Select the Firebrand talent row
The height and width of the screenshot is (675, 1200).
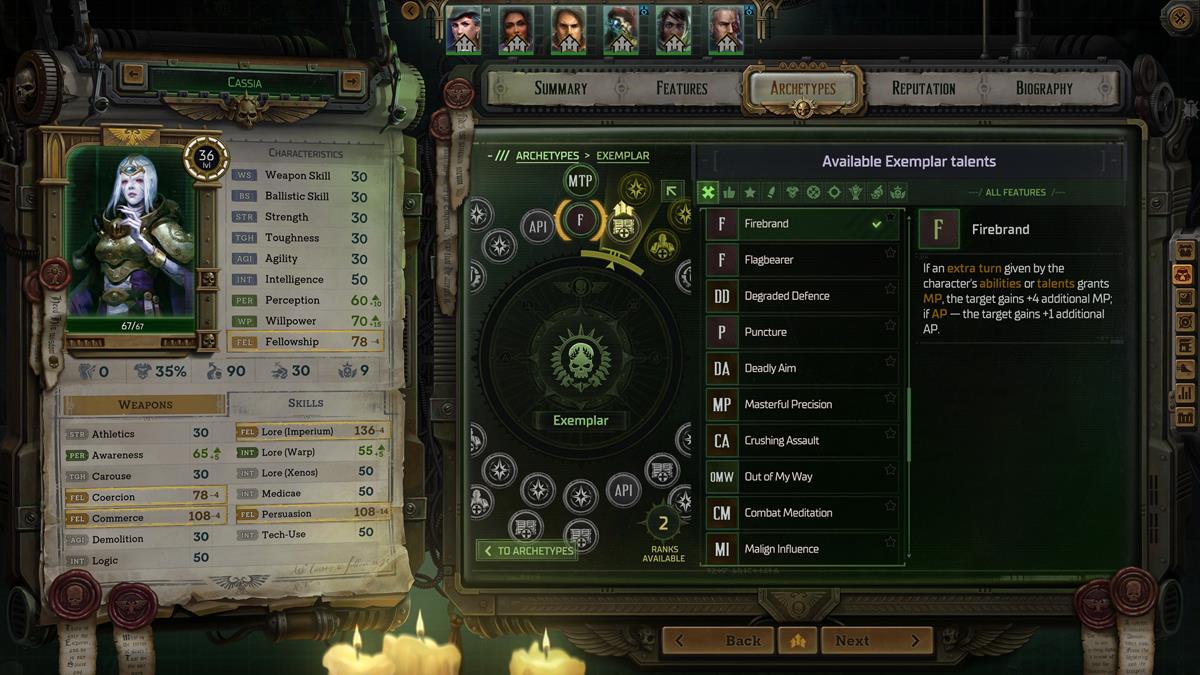coord(800,224)
